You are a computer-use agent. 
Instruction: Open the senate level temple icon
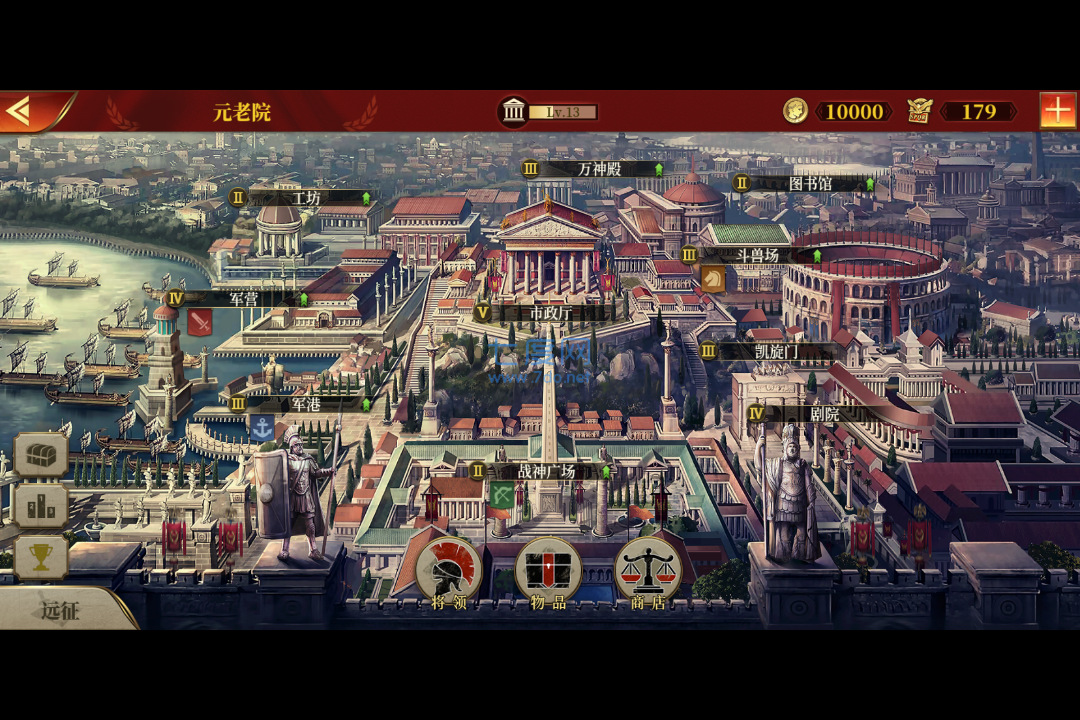[514, 111]
